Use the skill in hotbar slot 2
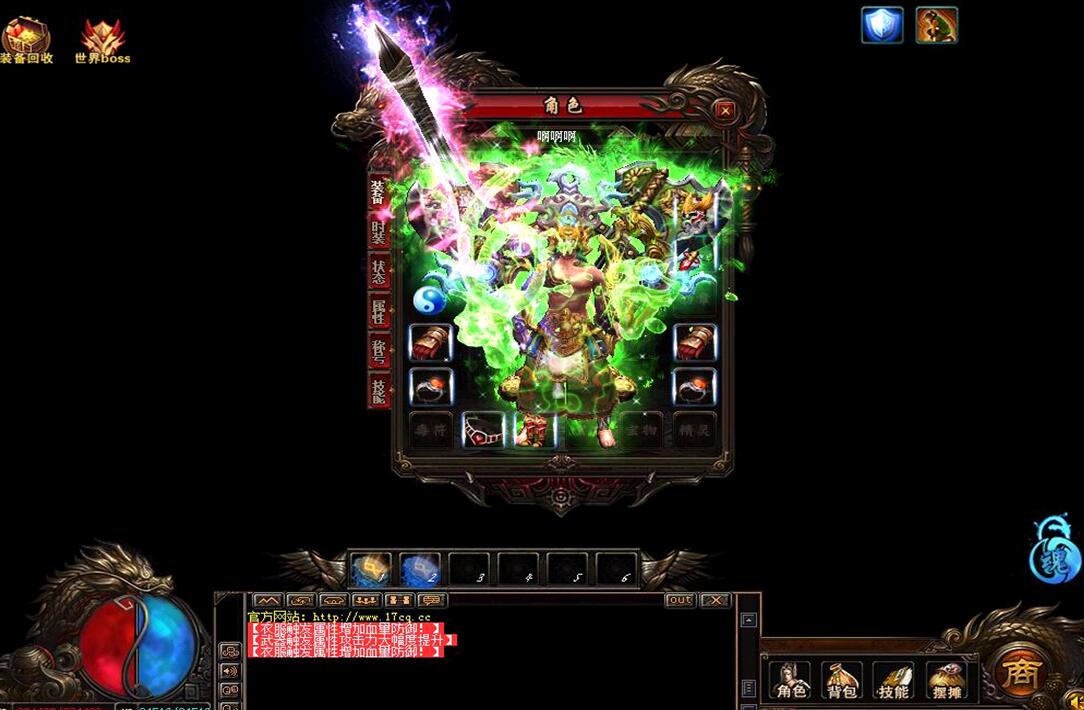 420,570
